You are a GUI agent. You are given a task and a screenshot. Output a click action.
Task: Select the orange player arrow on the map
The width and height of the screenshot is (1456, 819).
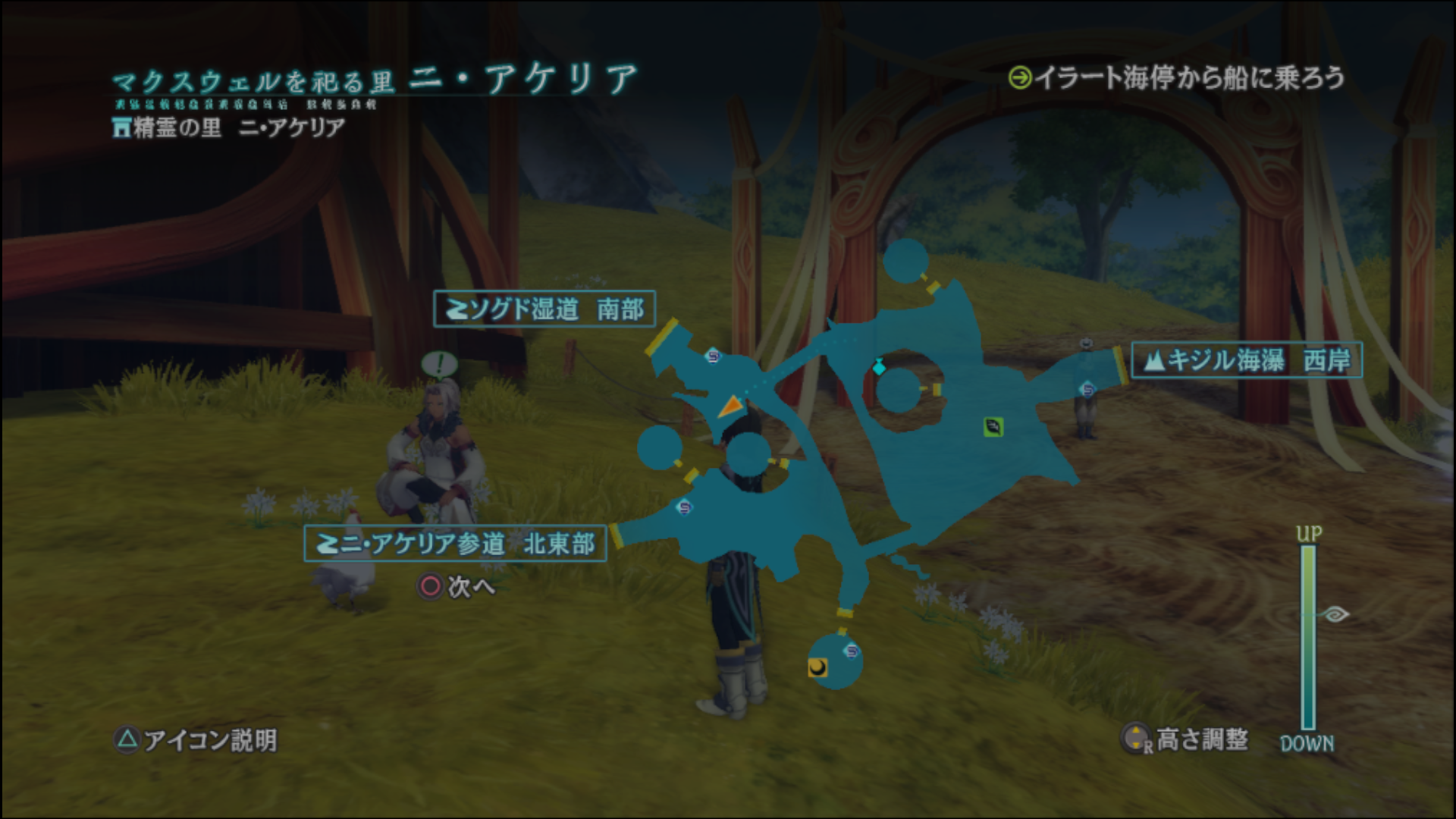point(730,407)
